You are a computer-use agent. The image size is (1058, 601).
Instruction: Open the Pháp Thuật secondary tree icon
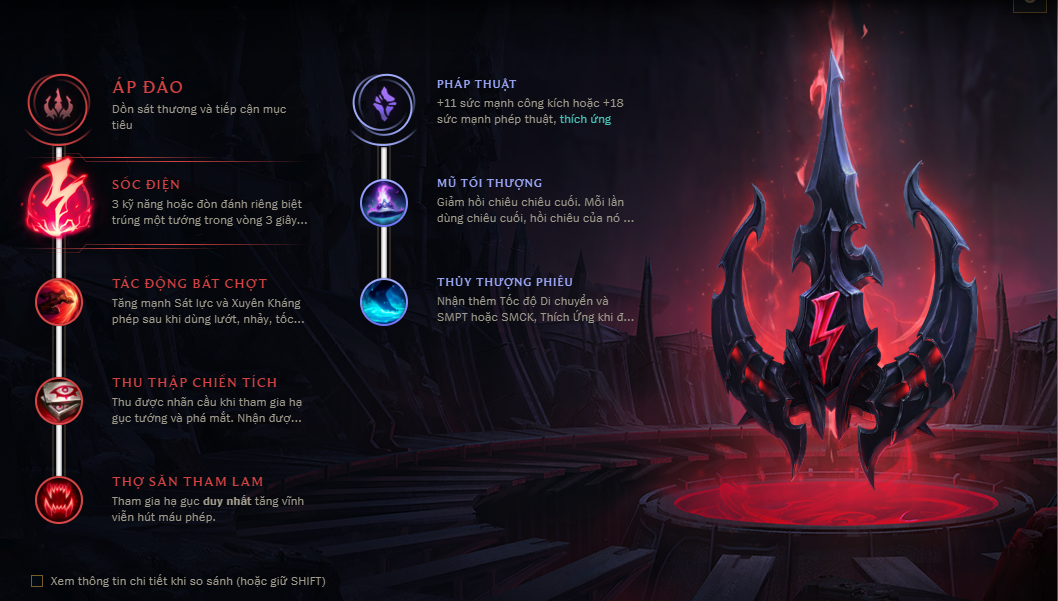[384, 103]
